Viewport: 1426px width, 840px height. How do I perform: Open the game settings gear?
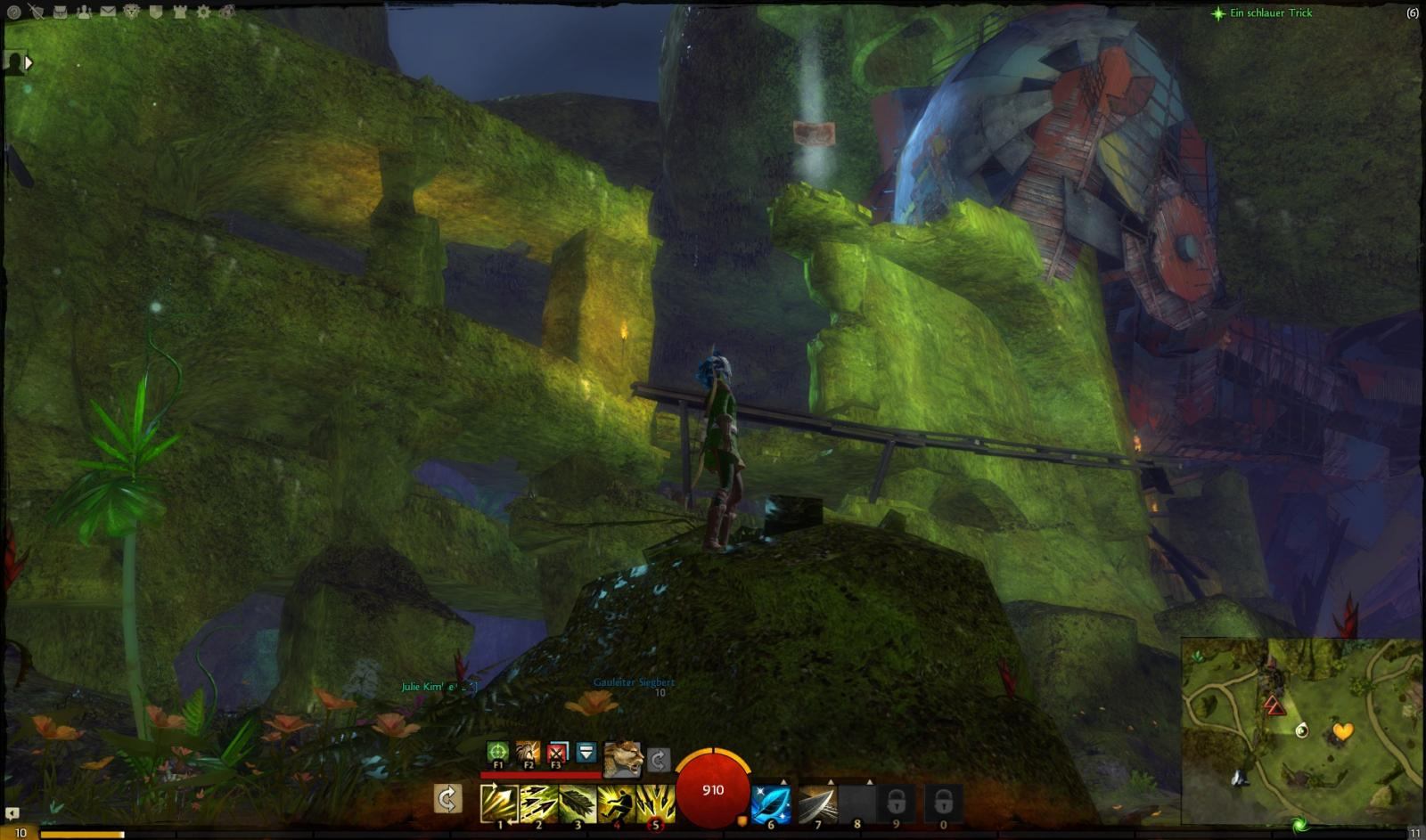(203, 12)
